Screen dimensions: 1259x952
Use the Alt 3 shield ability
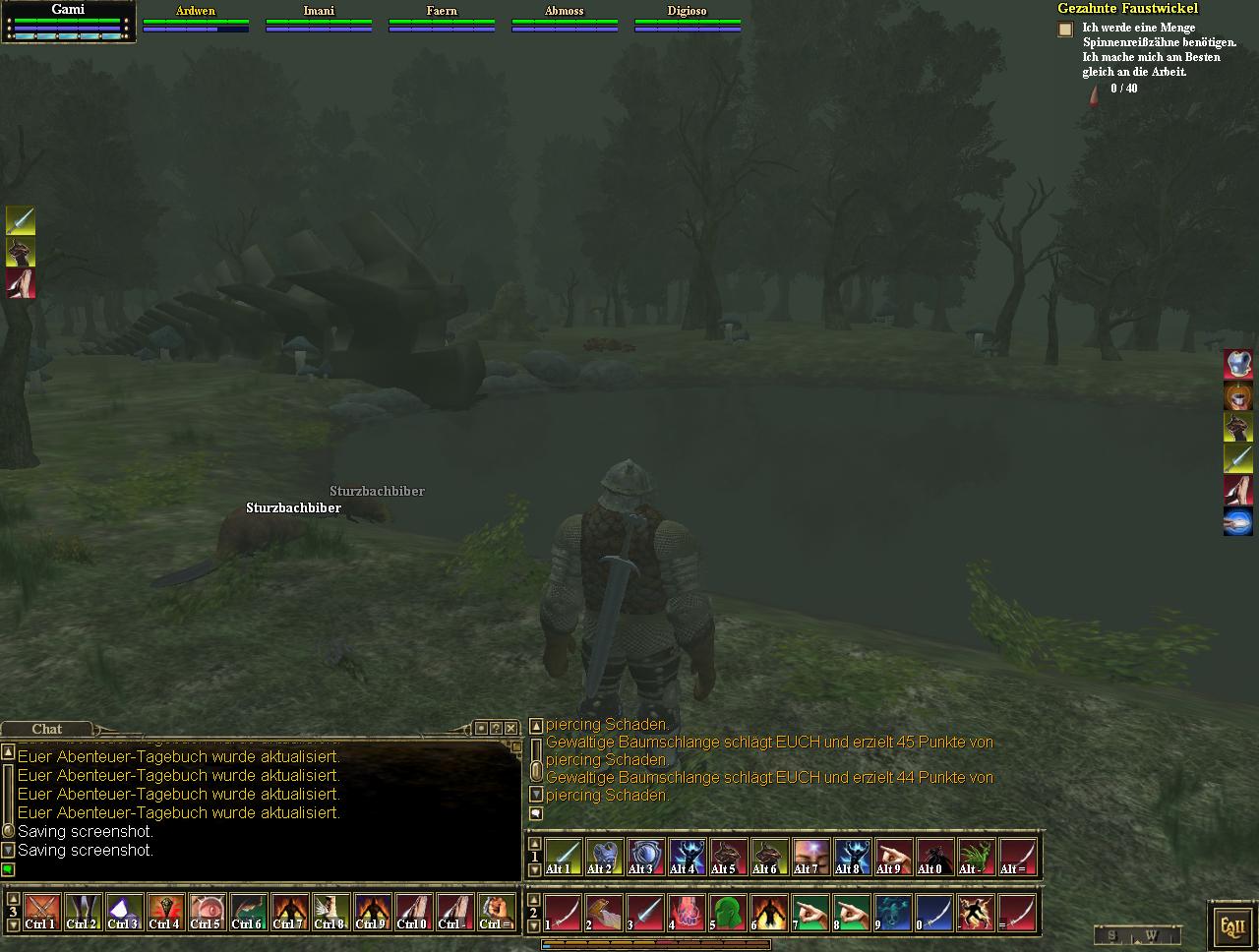pyautogui.click(x=645, y=857)
